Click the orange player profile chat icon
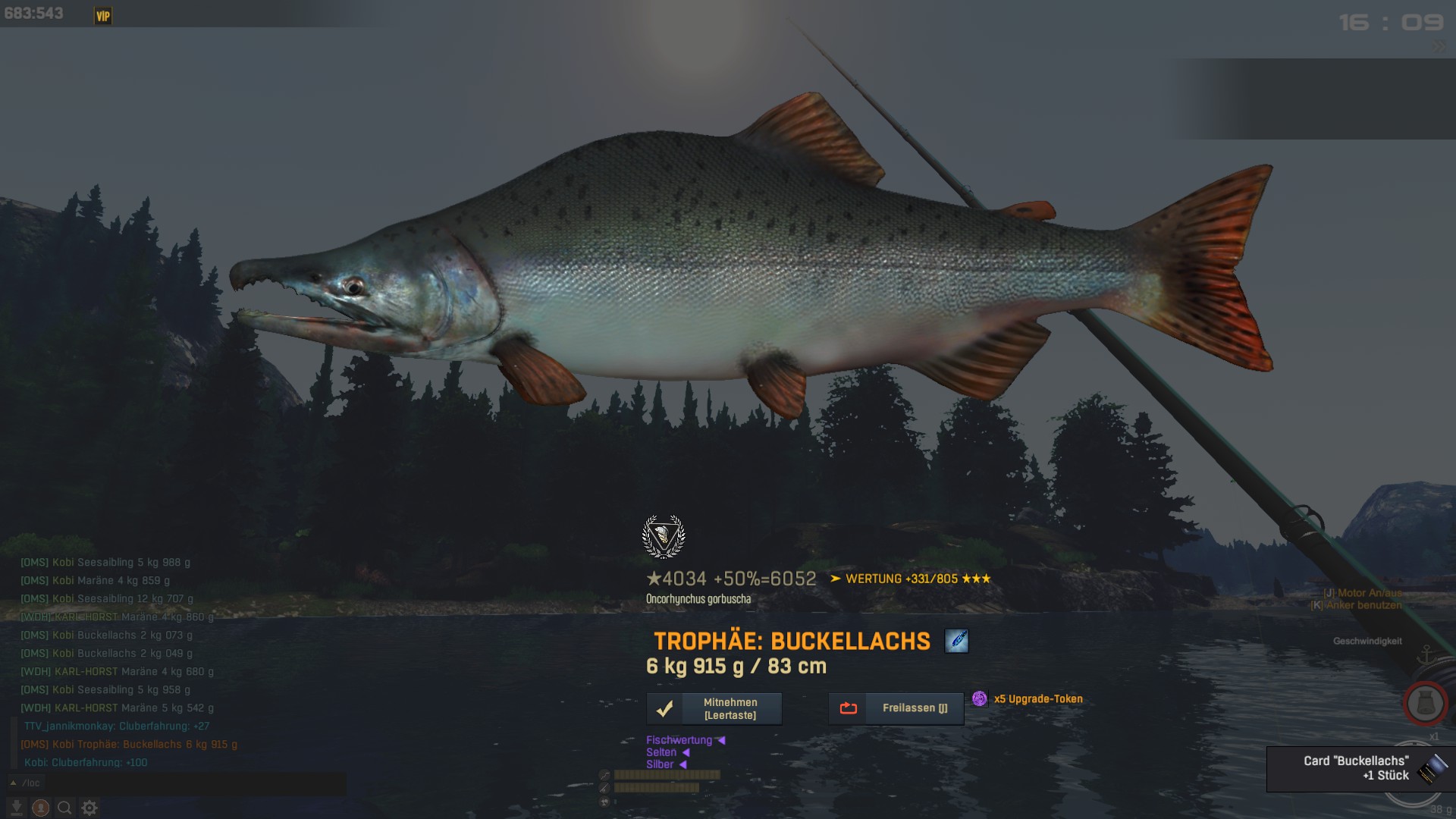The image size is (1456, 819). (x=41, y=808)
